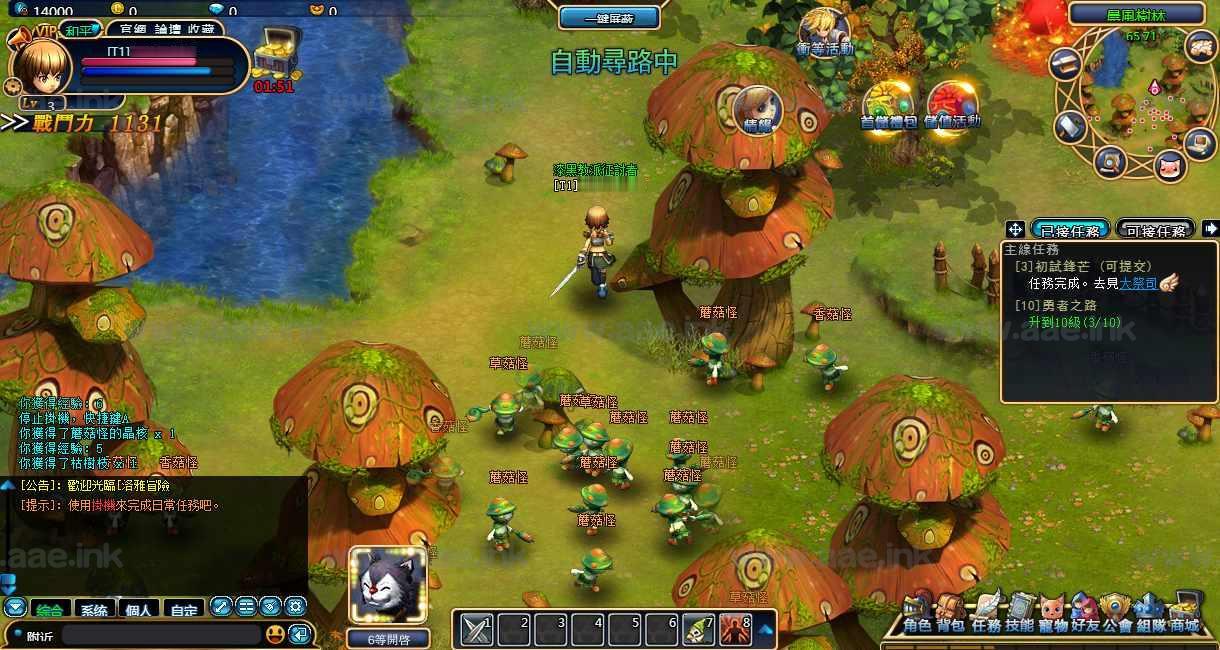Click the 一鍵屏蔽 button
This screenshot has width=1220, height=650.
(x=609, y=18)
